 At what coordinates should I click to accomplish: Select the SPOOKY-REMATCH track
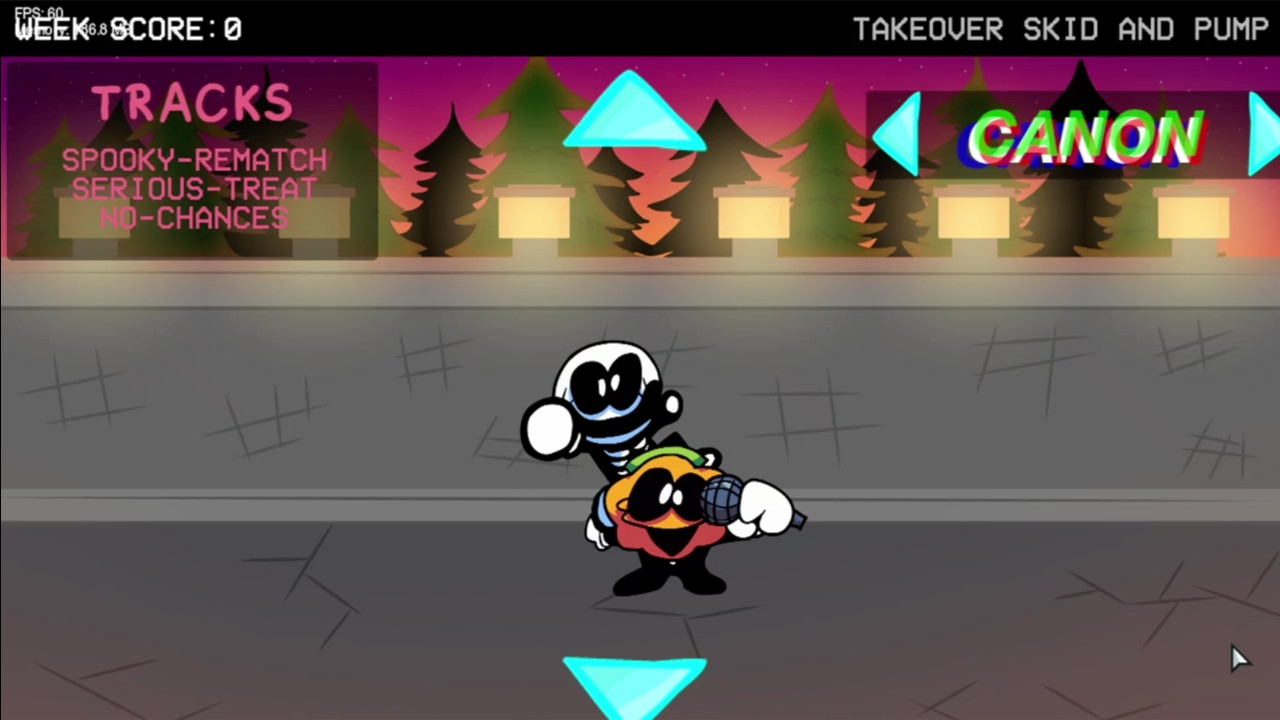[x=194, y=160]
